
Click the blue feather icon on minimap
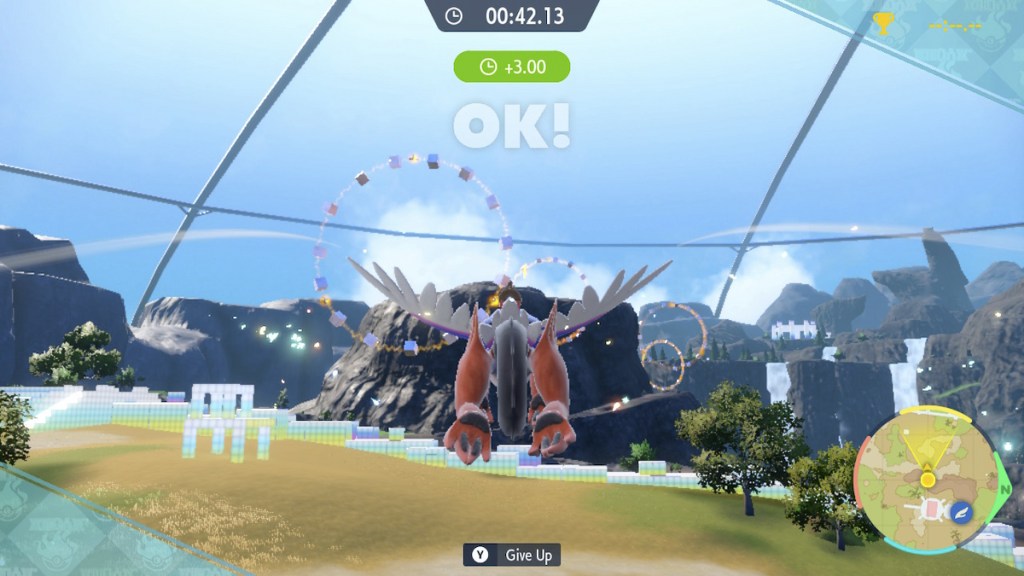click(x=962, y=512)
